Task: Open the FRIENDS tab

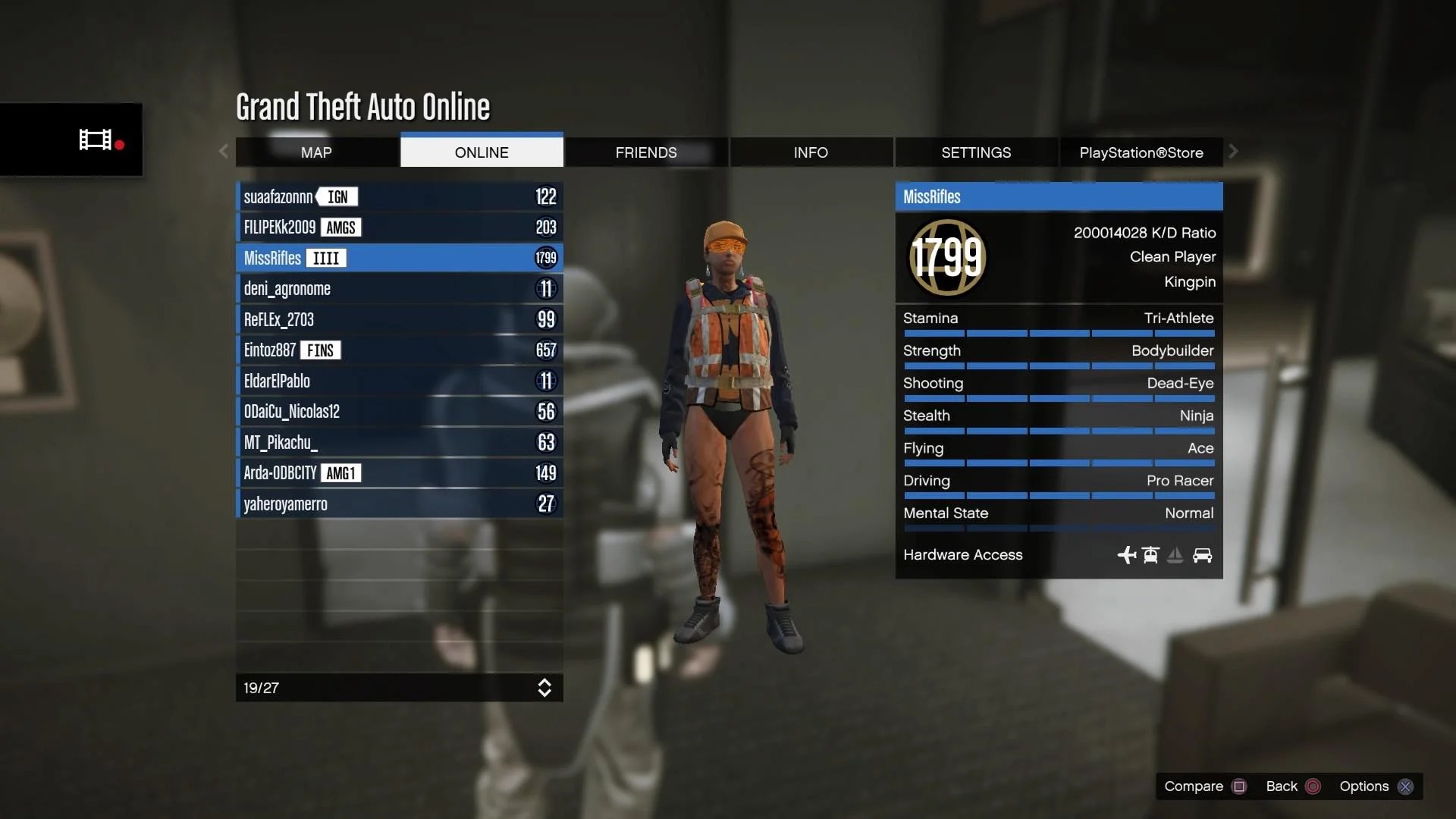Action: click(x=645, y=152)
